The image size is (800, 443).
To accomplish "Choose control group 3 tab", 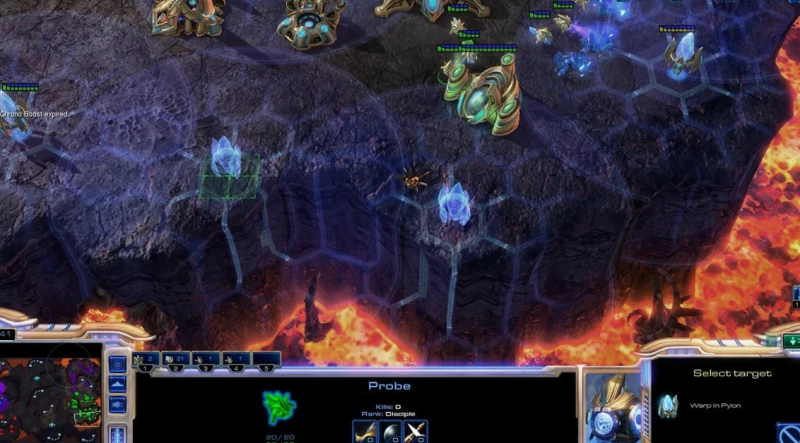I will [206, 358].
